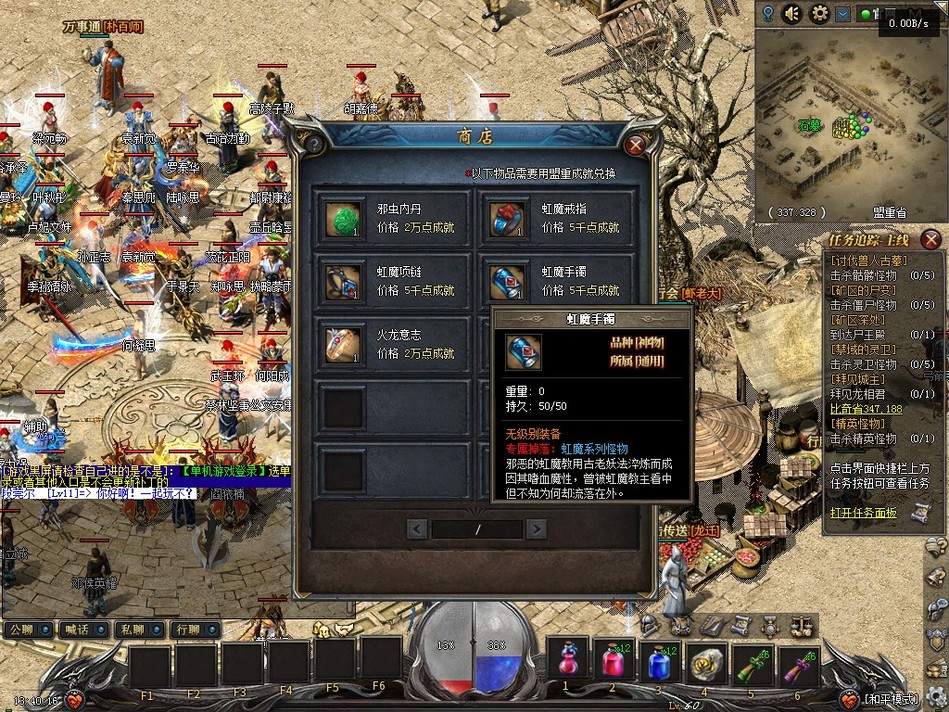Click the 比奇省 coordinates quest link
Image resolution: width=949 pixels, height=712 pixels.
coord(866,409)
